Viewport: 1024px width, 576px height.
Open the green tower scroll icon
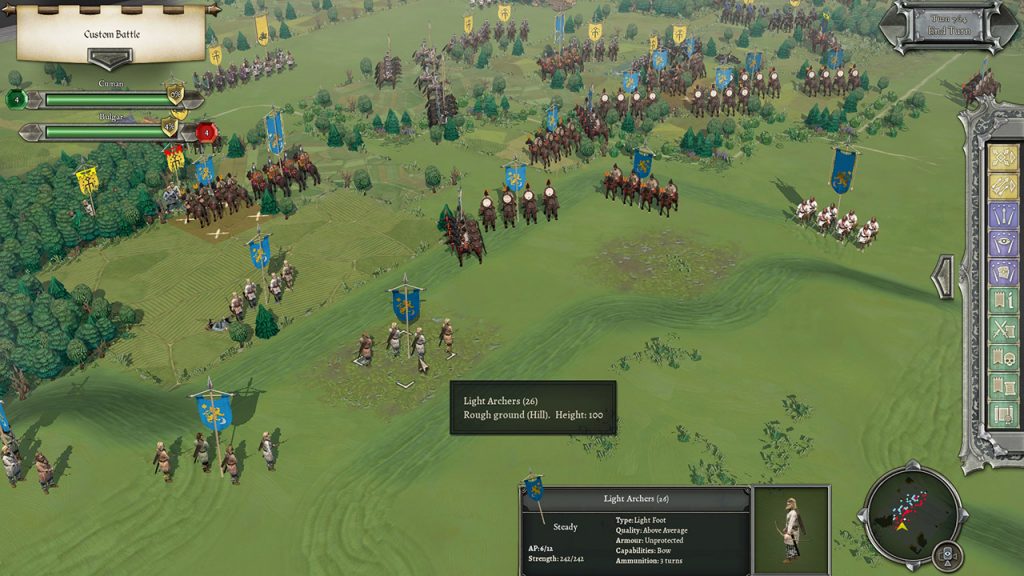pos(1002,386)
